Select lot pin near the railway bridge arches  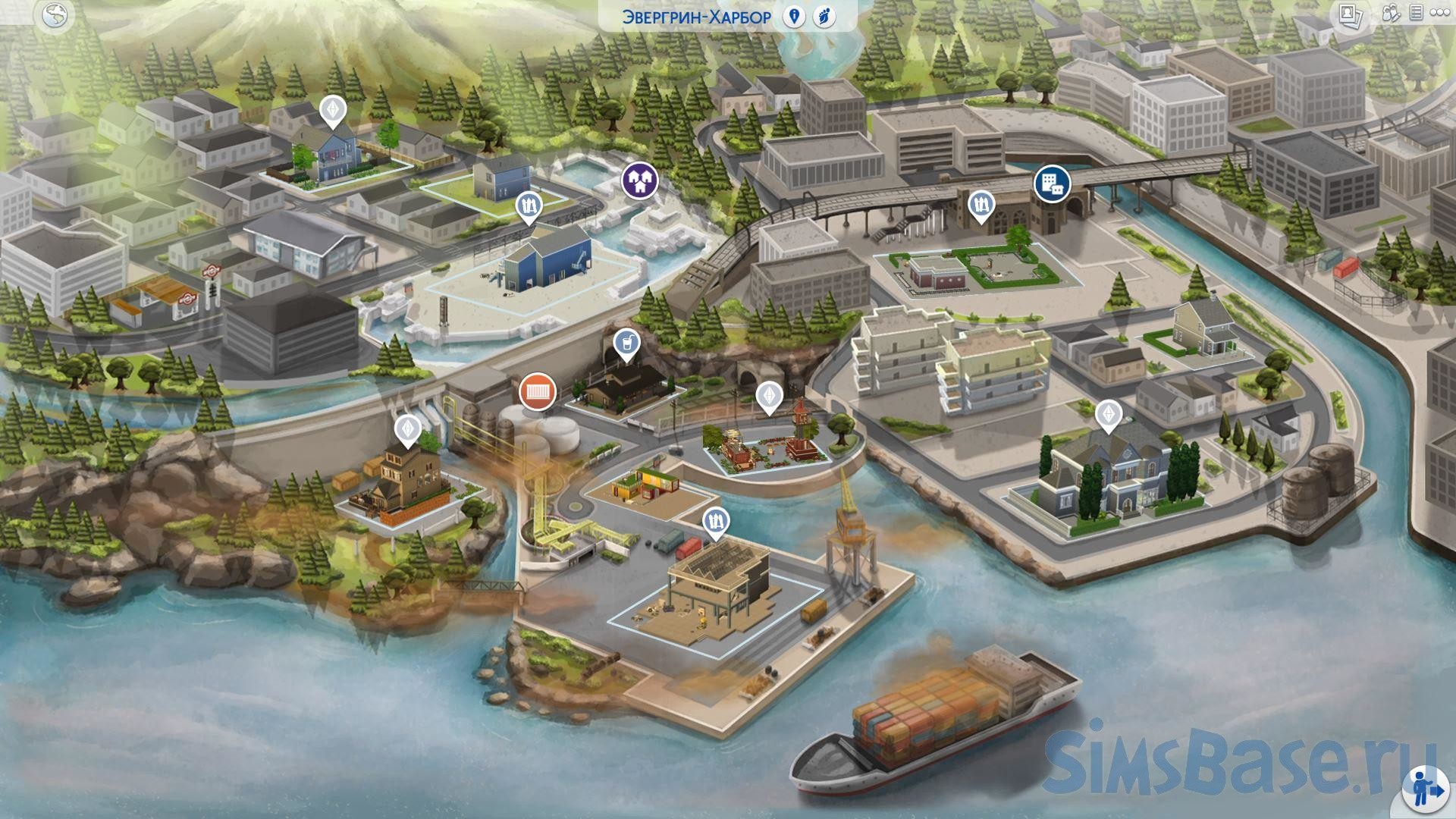coord(981,205)
